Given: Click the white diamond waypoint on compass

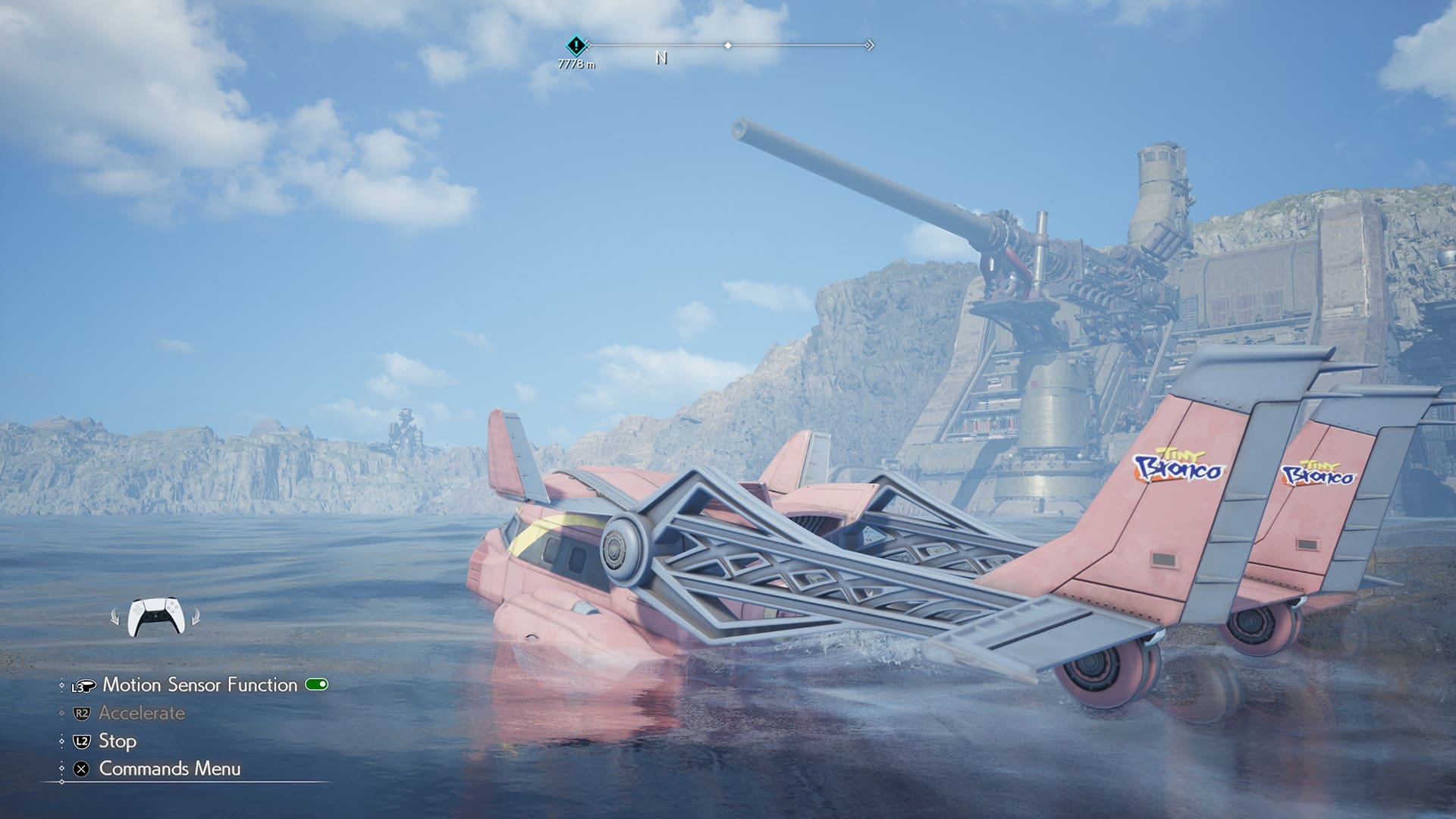Looking at the screenshot, I should tap(728, 45).
